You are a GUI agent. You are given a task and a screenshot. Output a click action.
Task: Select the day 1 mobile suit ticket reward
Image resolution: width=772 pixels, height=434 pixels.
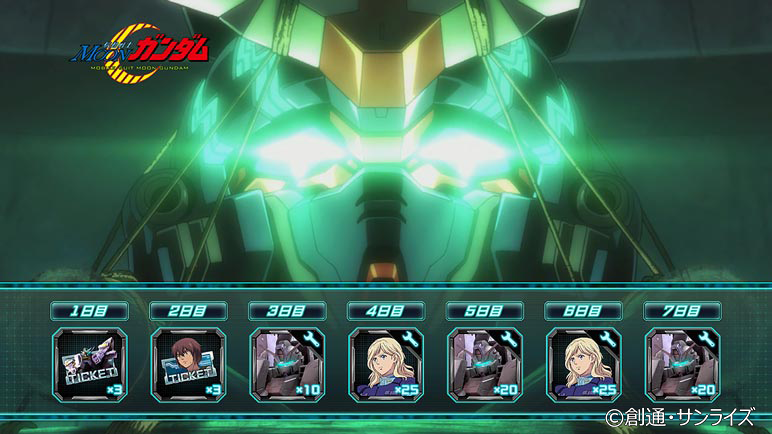[x=90, y=364]
